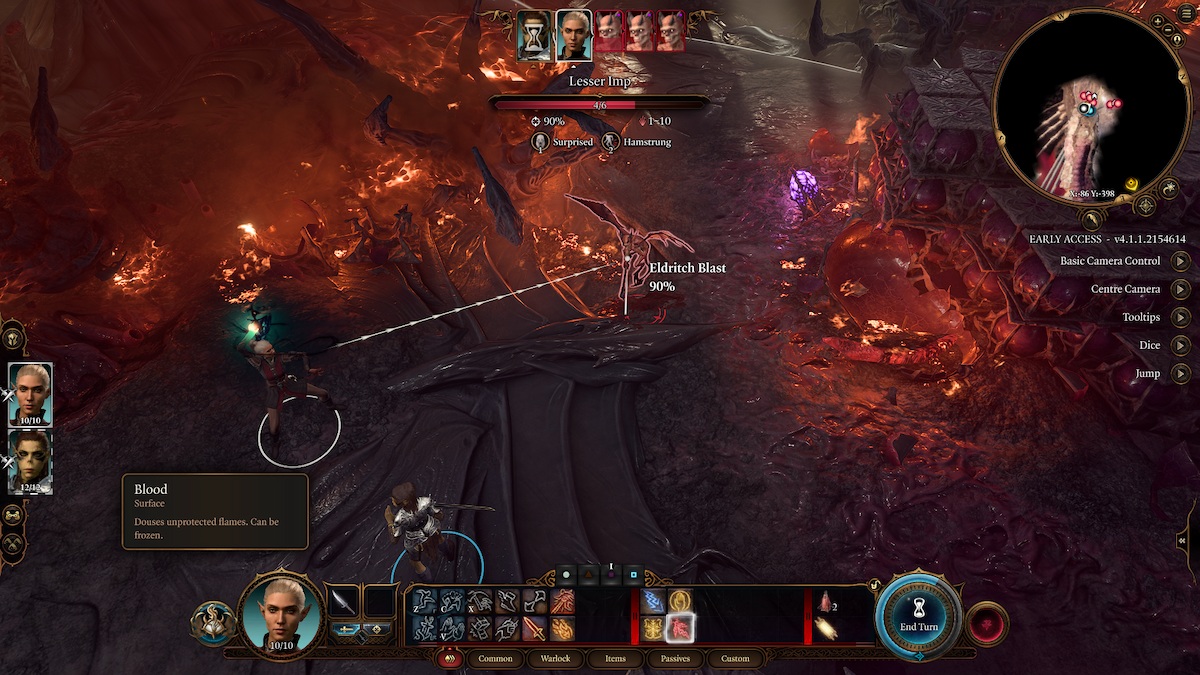
Task: Switch to the Custom hotbar tab
Action: click(x=735, y=659)
